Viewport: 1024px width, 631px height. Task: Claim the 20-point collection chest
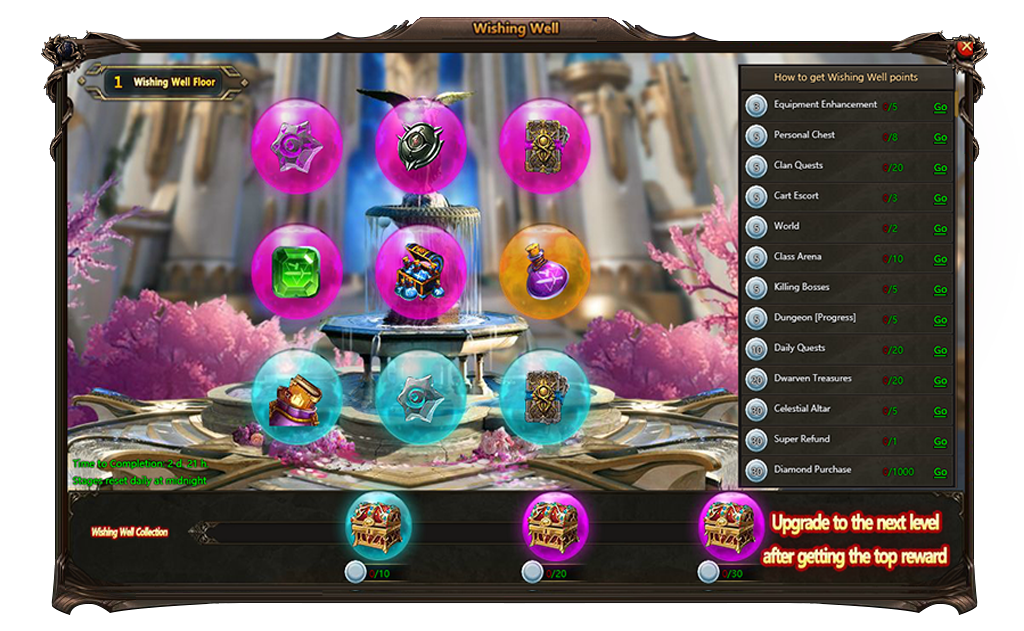555,525
